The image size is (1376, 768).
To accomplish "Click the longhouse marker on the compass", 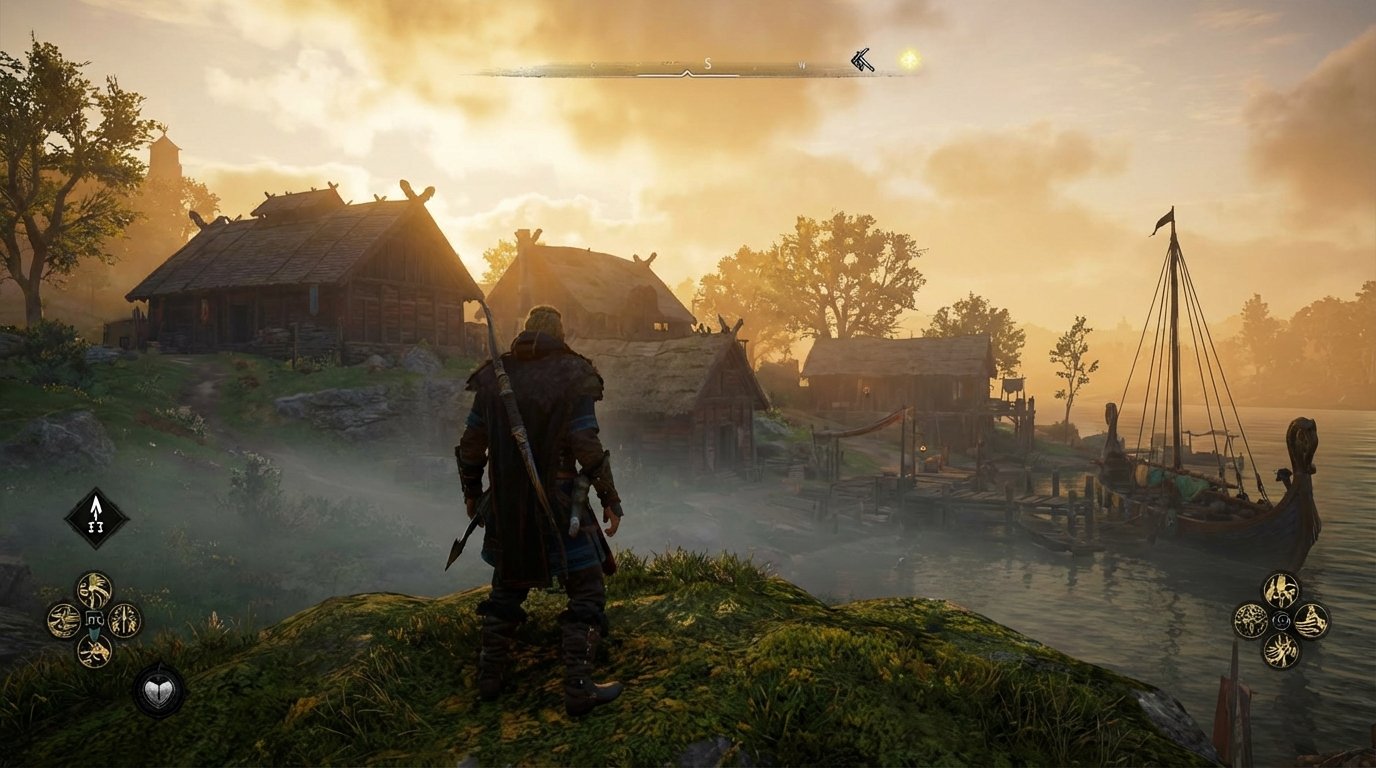I will tap(860, 60).
